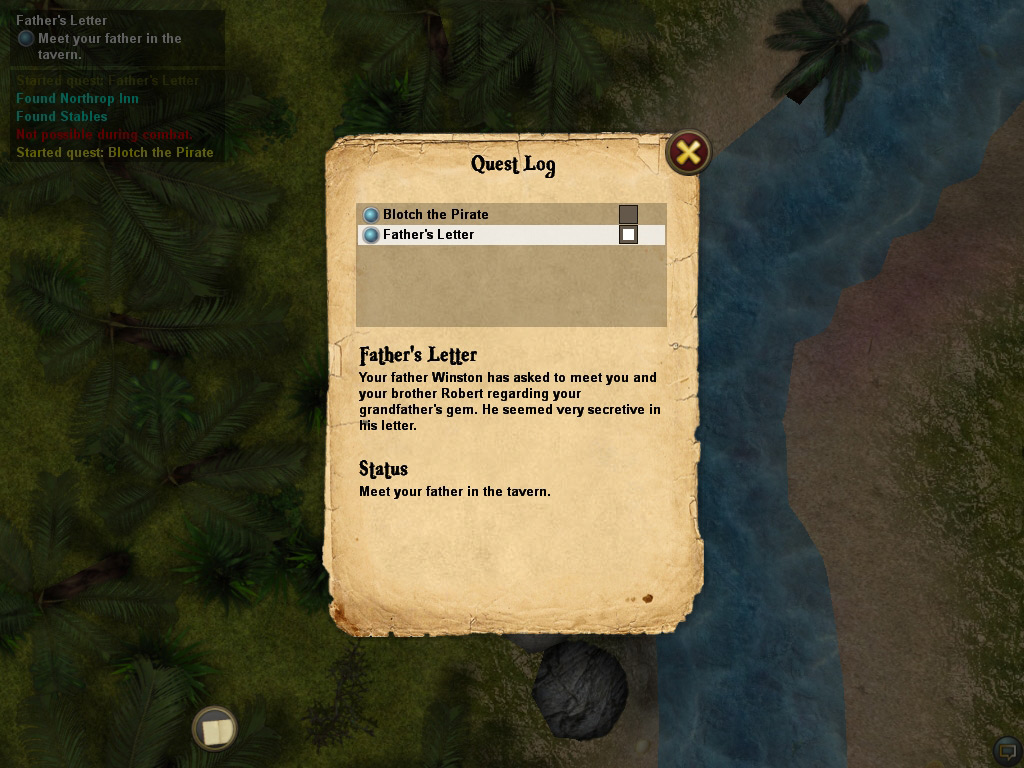Untick the Father's Letter tracking checkbox
This screenshot has height=768, width=1024.
628,235
